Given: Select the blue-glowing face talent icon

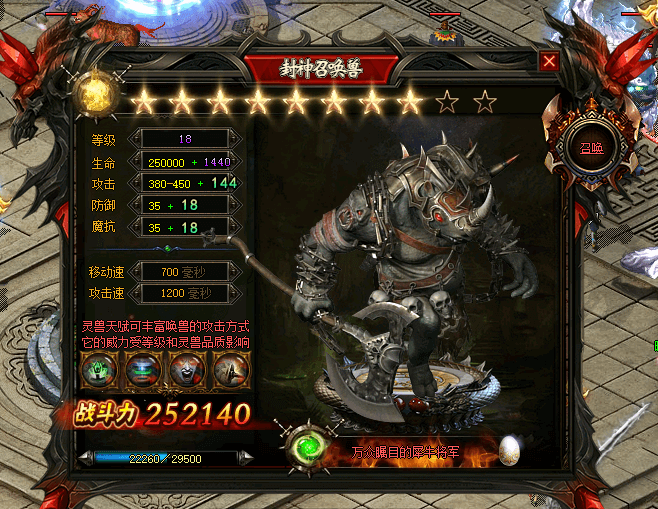Looking at the screenshot, I should (137, 371).
